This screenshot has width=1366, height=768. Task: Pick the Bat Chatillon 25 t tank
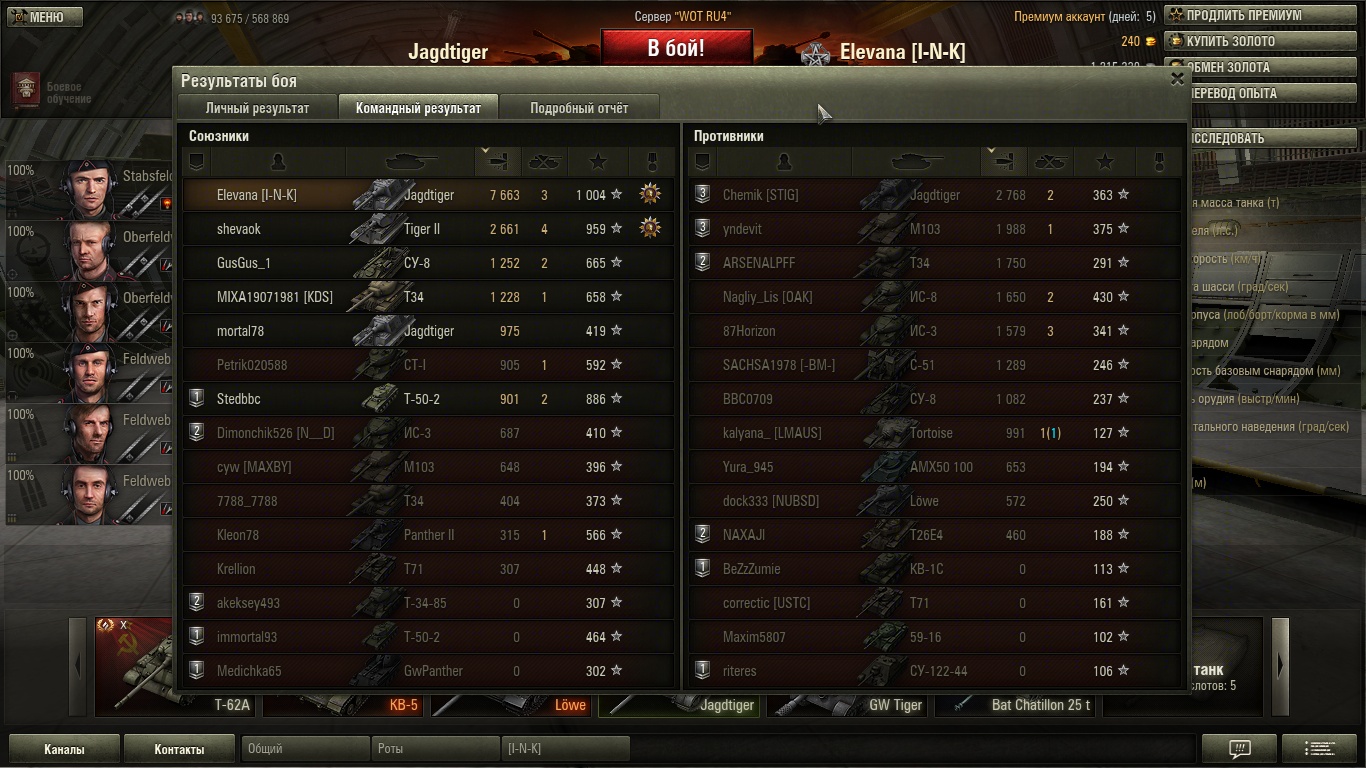1016,705
